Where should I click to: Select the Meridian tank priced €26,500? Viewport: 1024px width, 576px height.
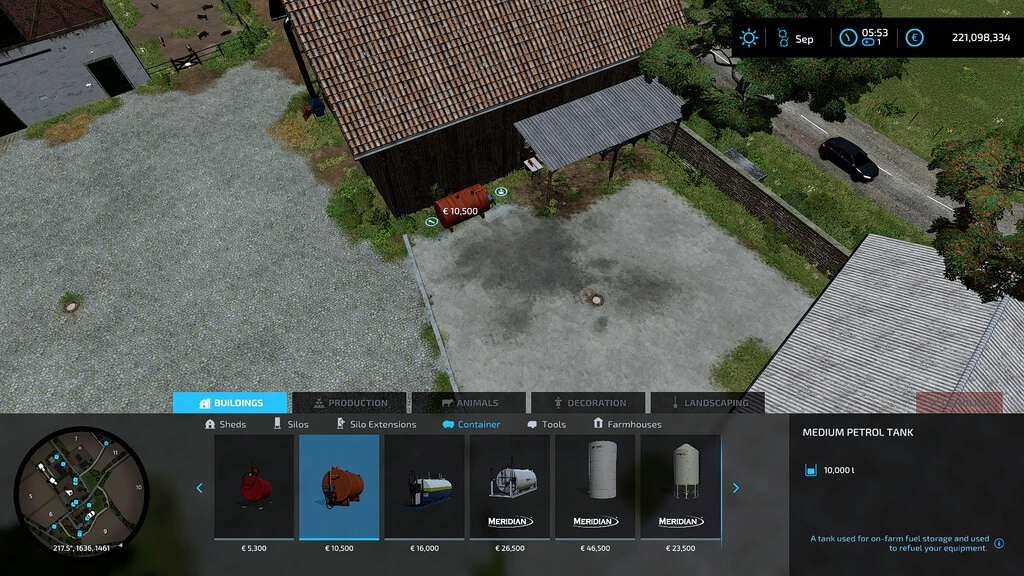(510, 487)
